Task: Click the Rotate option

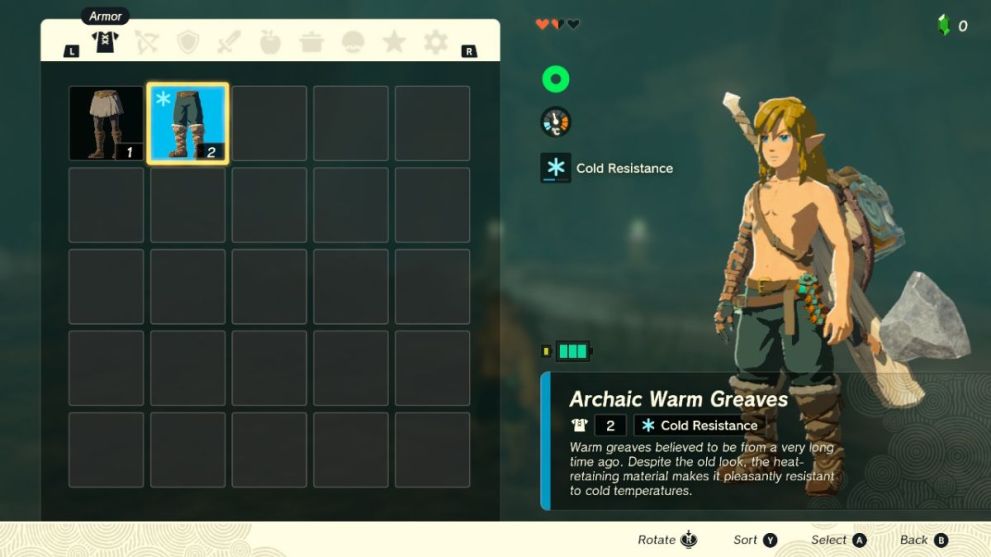Action: coord(667,540)
